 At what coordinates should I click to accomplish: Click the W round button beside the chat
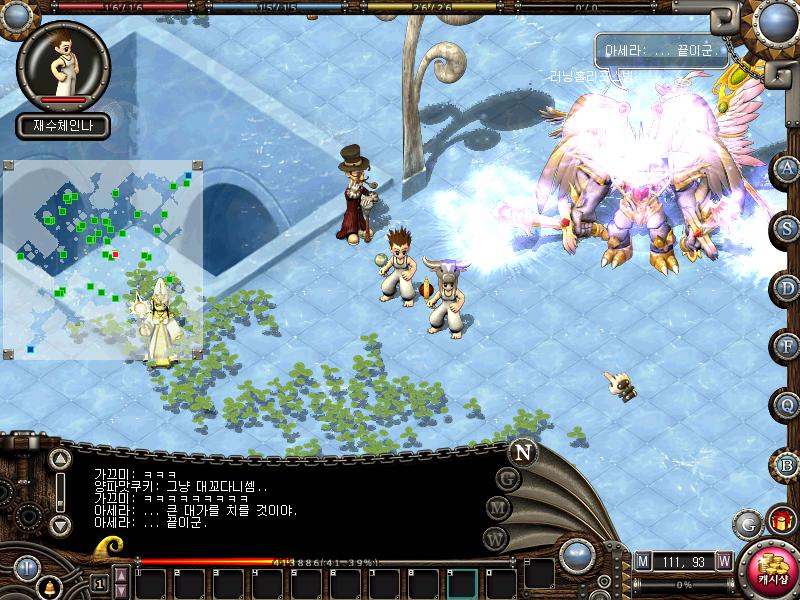[x=496, y=537]
